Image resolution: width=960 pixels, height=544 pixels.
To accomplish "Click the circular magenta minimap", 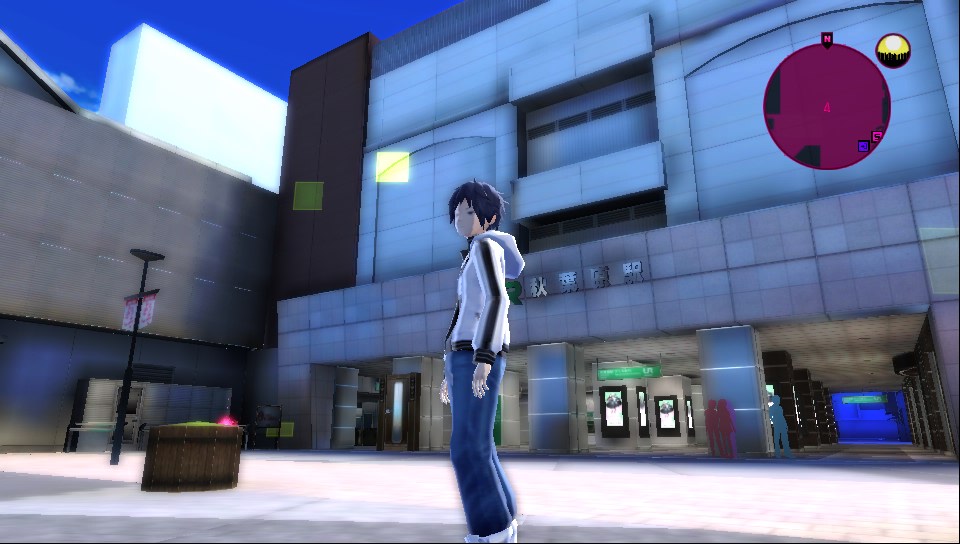I will point(826,106).
